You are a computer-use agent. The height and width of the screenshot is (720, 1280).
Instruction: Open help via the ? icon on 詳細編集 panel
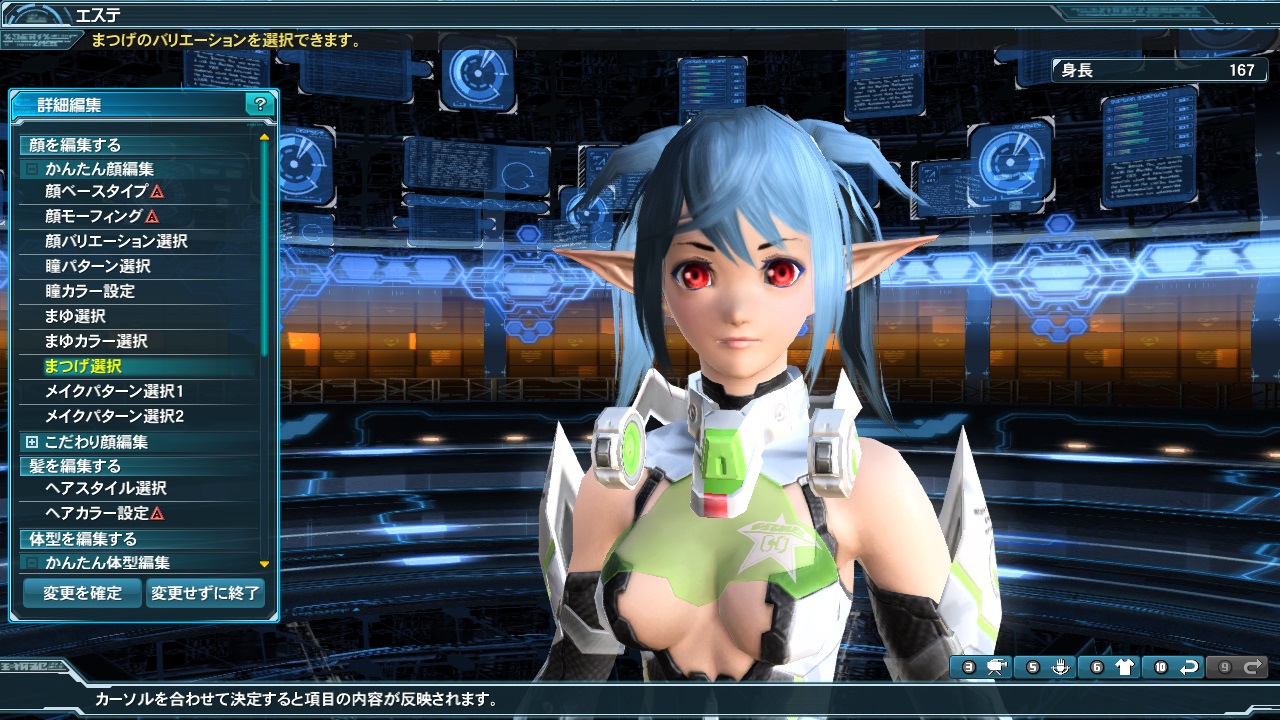point(260,104)
